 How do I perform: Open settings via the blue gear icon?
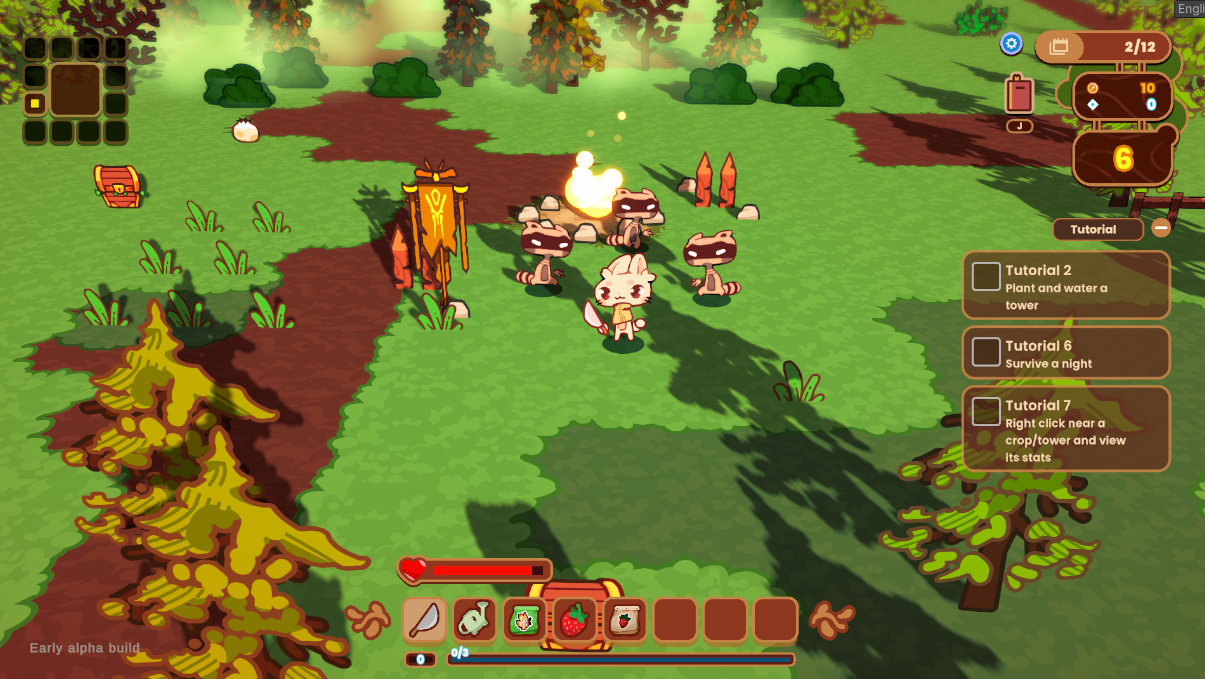[x=1011, y=44]
